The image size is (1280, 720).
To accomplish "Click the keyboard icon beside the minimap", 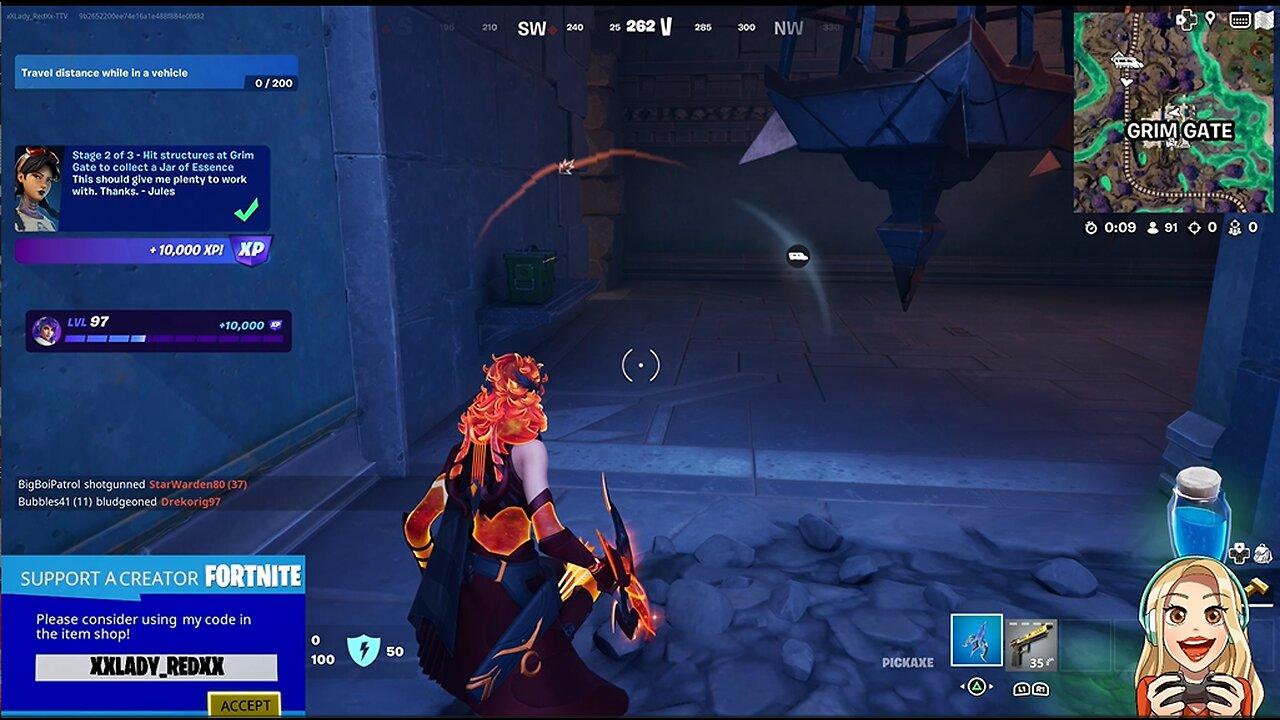I will tap(1240, 21).
